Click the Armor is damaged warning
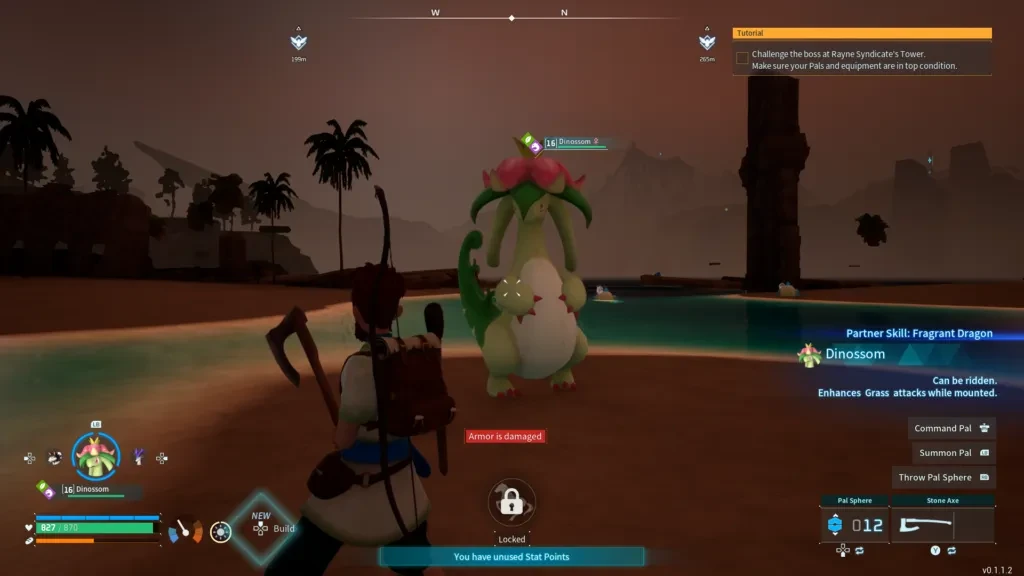Screen dimensions: 1024x576 point(506,436)
